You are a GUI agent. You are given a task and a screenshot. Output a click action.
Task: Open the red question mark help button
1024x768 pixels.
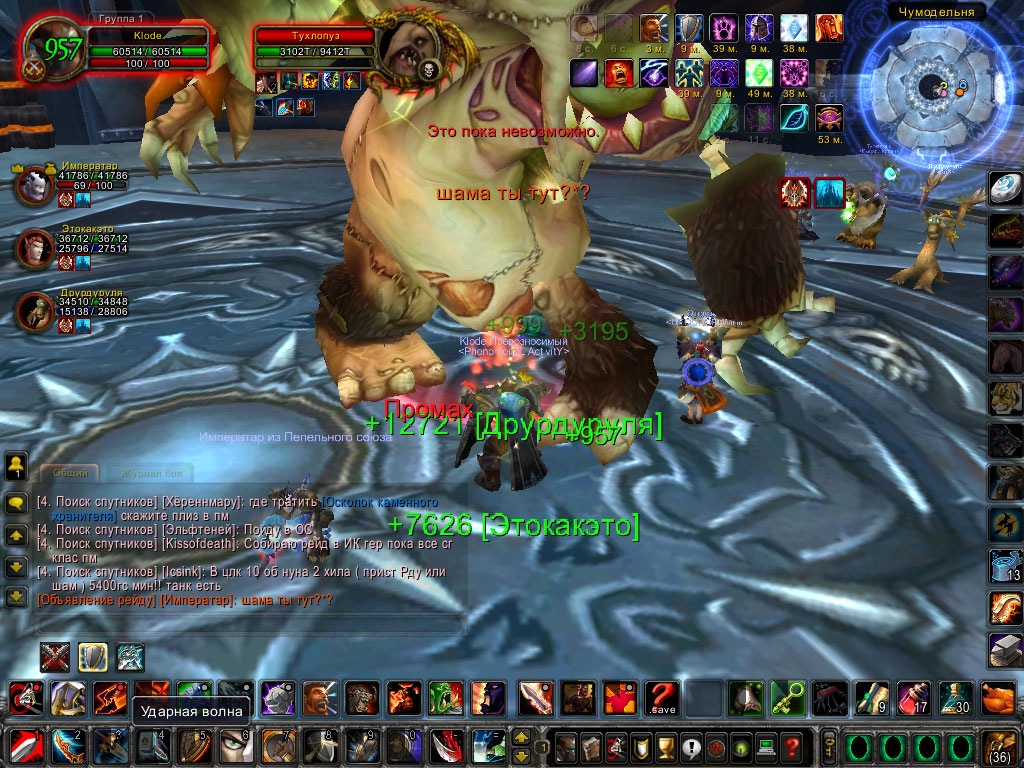[792, 746]
